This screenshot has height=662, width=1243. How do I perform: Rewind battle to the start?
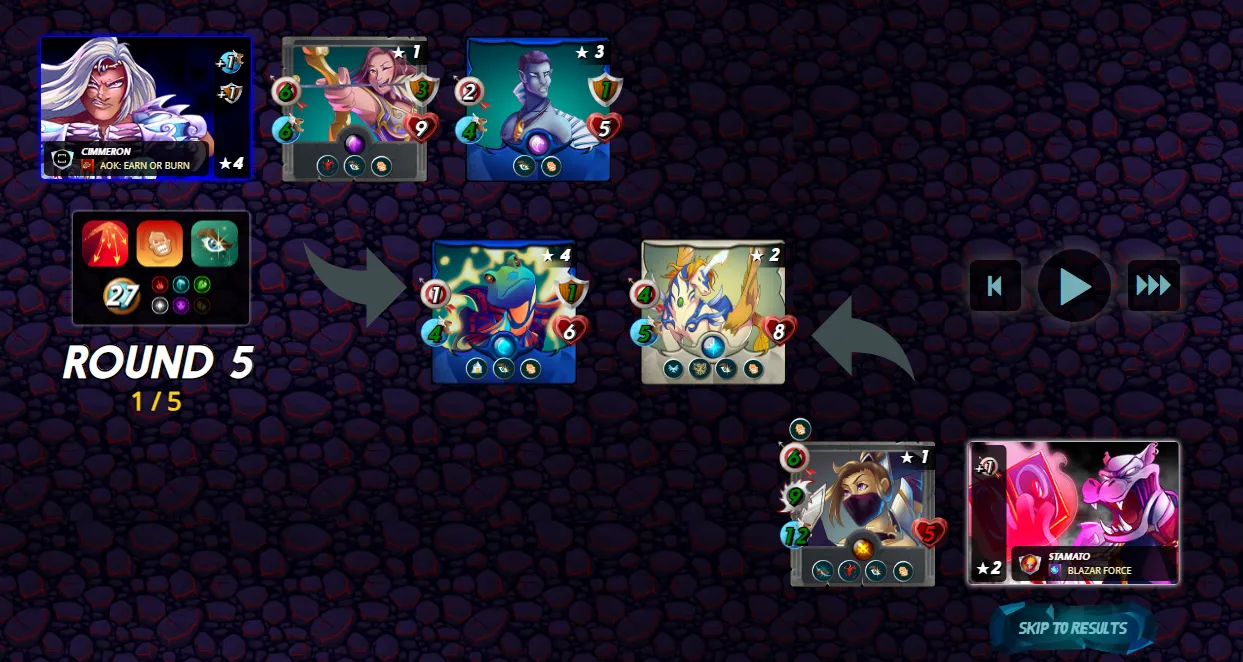pyautogui.click(x=995, y=286)
